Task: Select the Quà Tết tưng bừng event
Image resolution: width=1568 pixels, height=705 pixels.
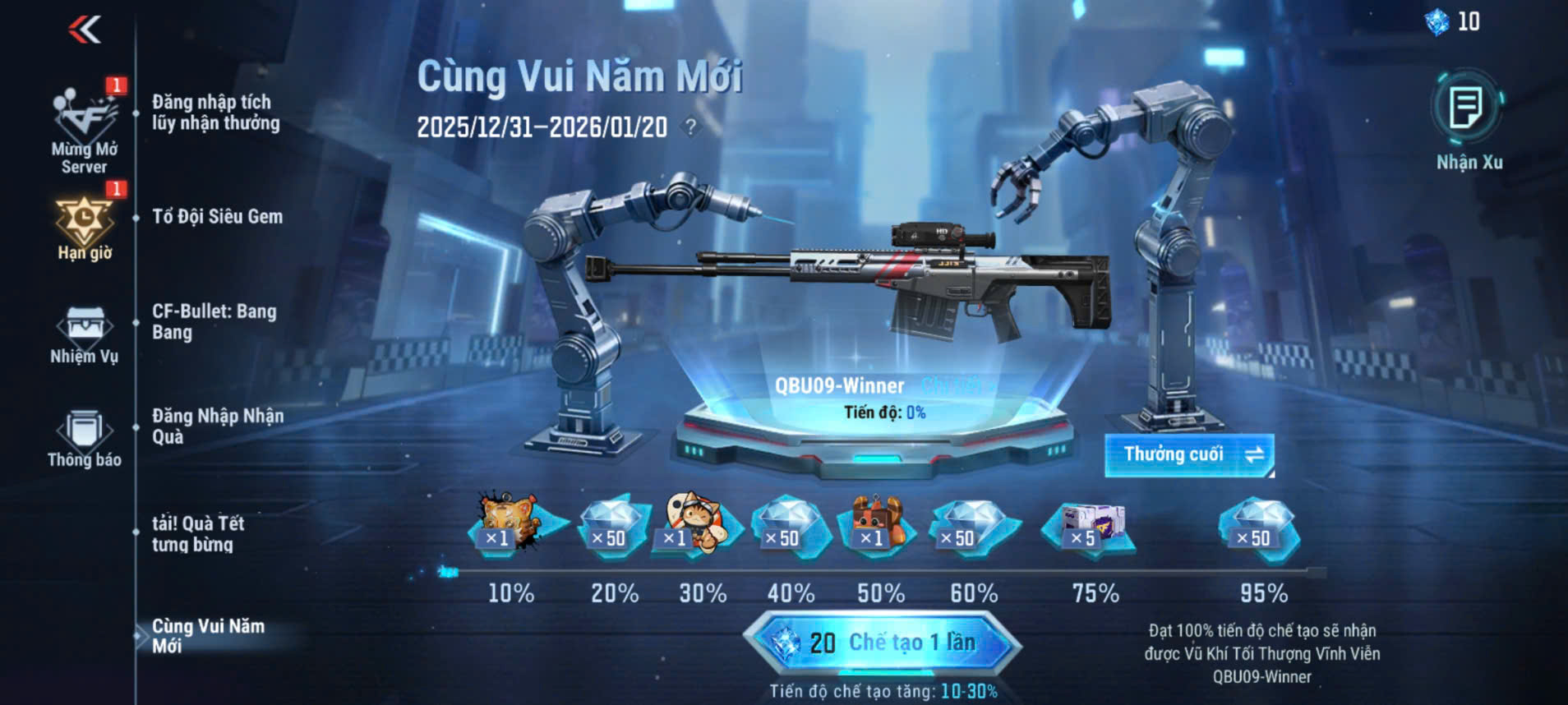Action: (197, 533)
